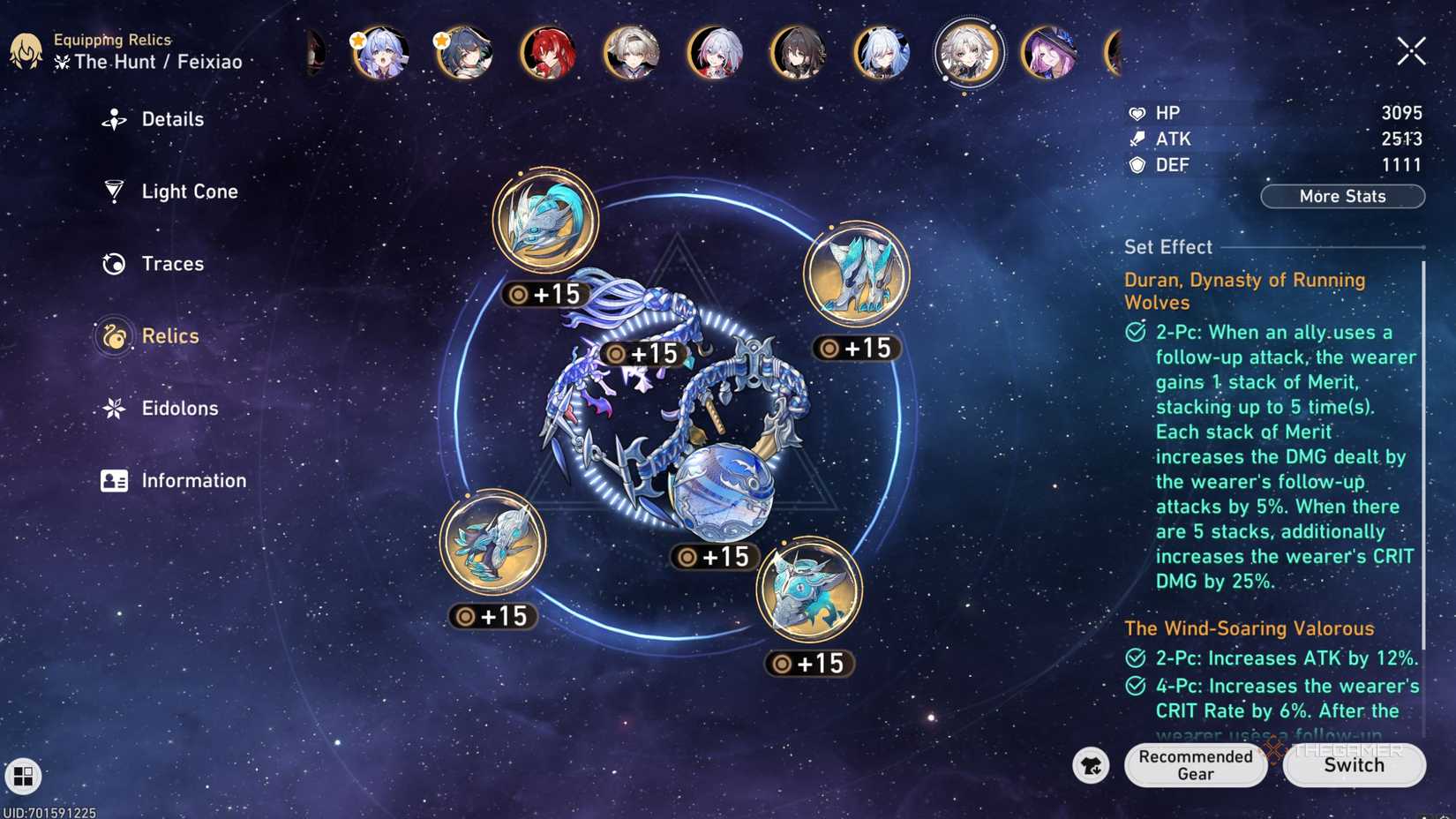Open the character Information card icon
The width and height of the screenshot is (1456, 819).
[113, 480]
